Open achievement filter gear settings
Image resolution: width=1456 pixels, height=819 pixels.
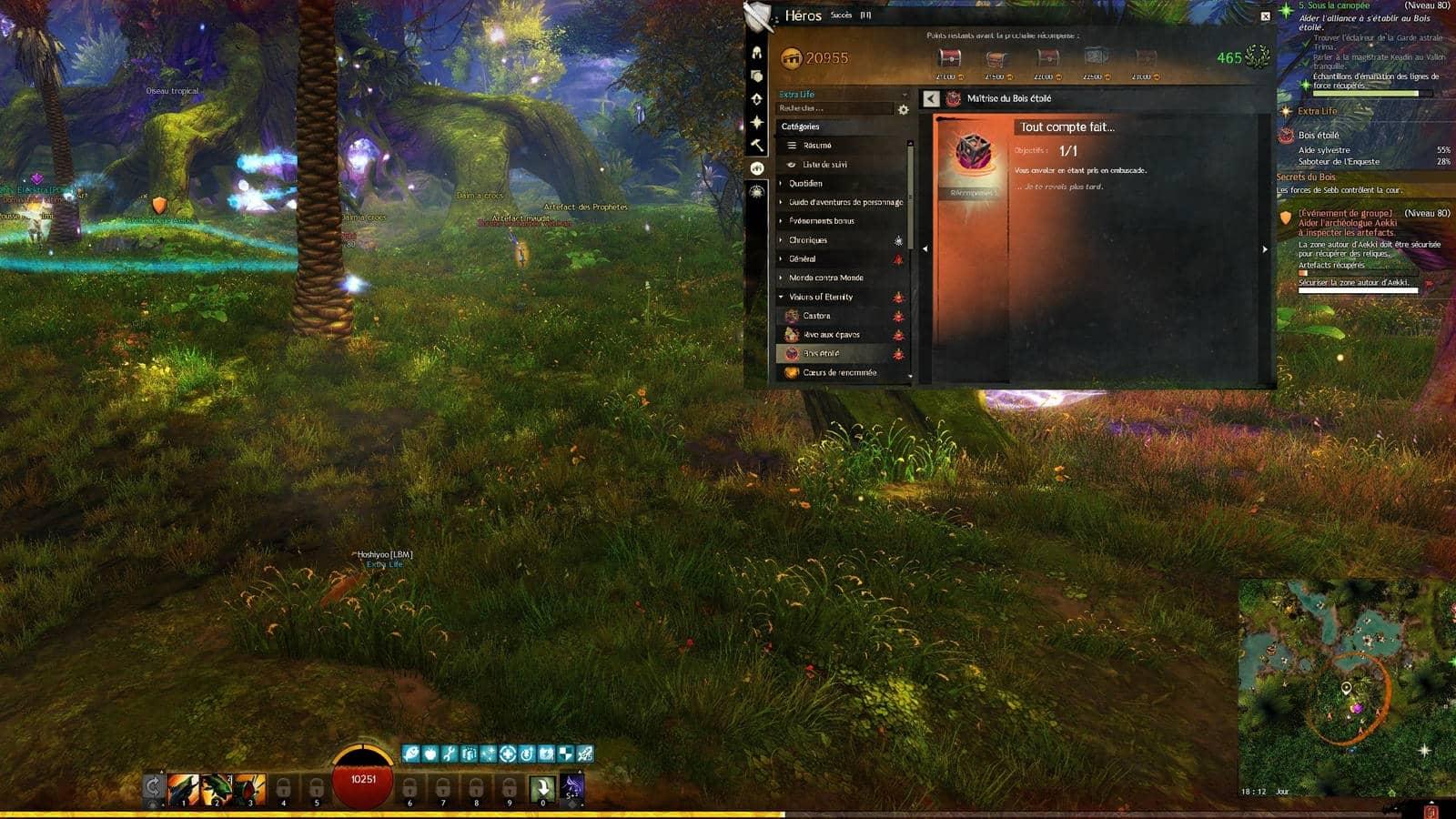(903, 109)
